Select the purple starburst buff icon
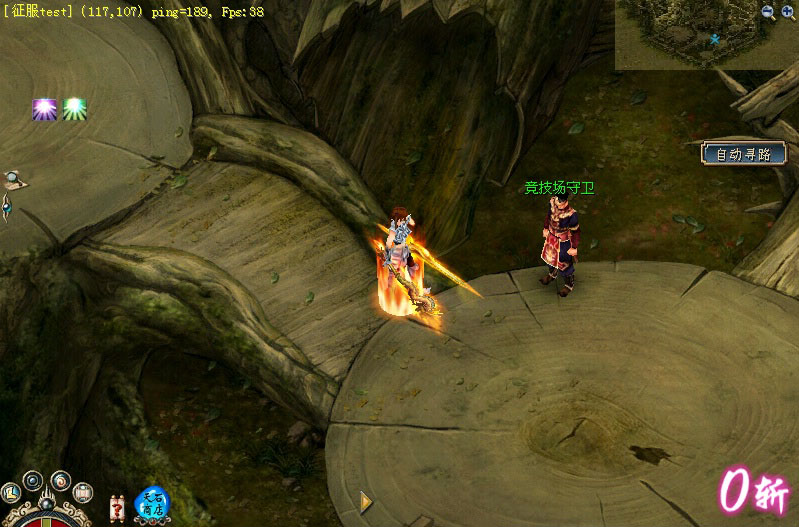 tap(44, 109)
